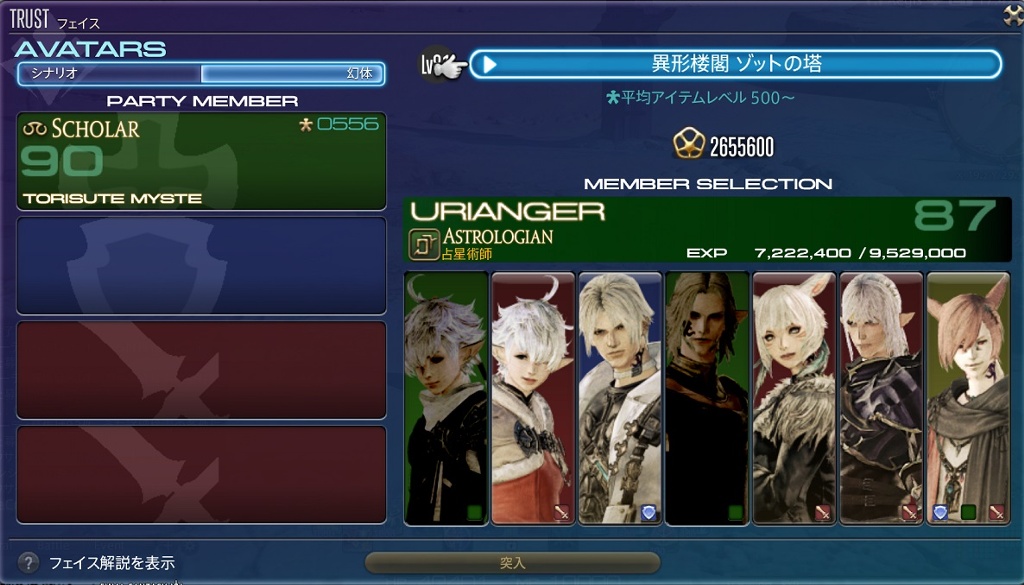Viewport: 1024px width, 585px height.
Task: Select the empty blue party slot
Action: coord(201,266)
